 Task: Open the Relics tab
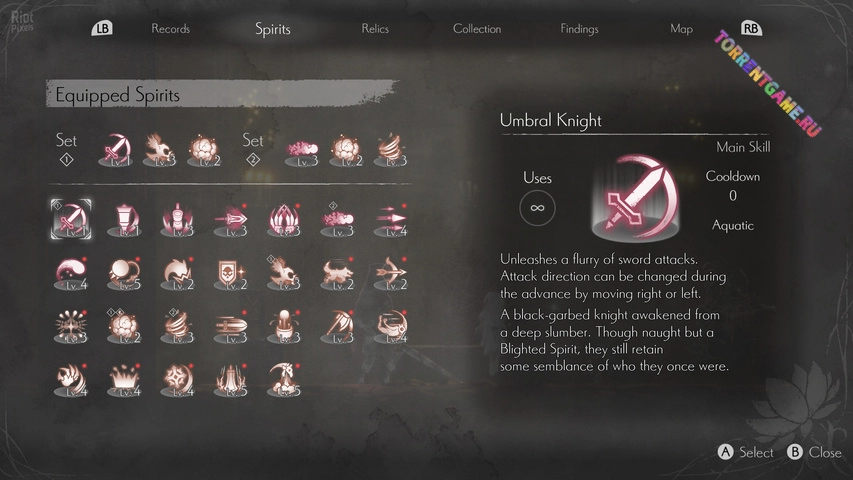[x=375, y=29]
